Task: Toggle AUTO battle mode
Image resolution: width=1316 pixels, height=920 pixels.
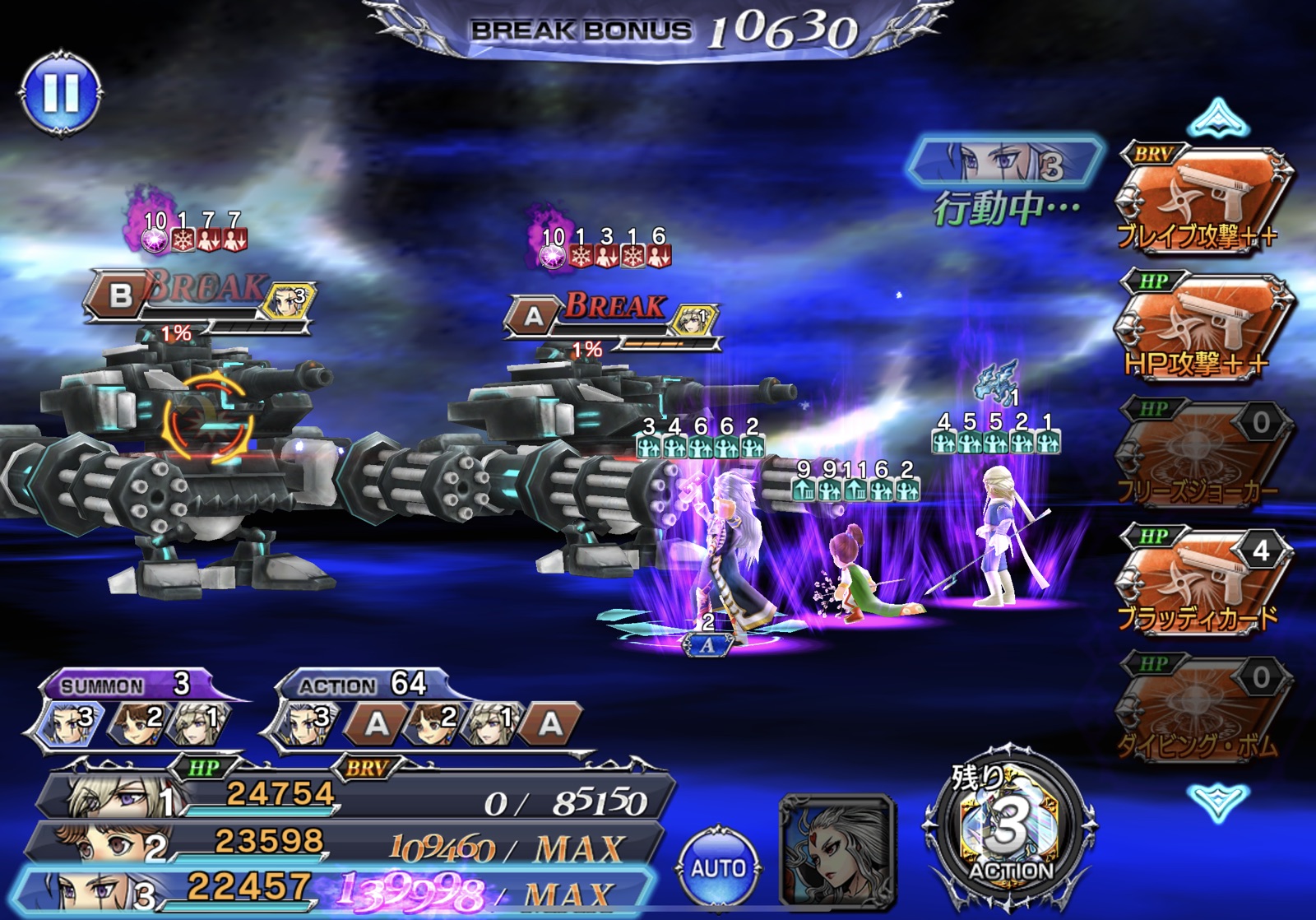Action: click(718, 867)
